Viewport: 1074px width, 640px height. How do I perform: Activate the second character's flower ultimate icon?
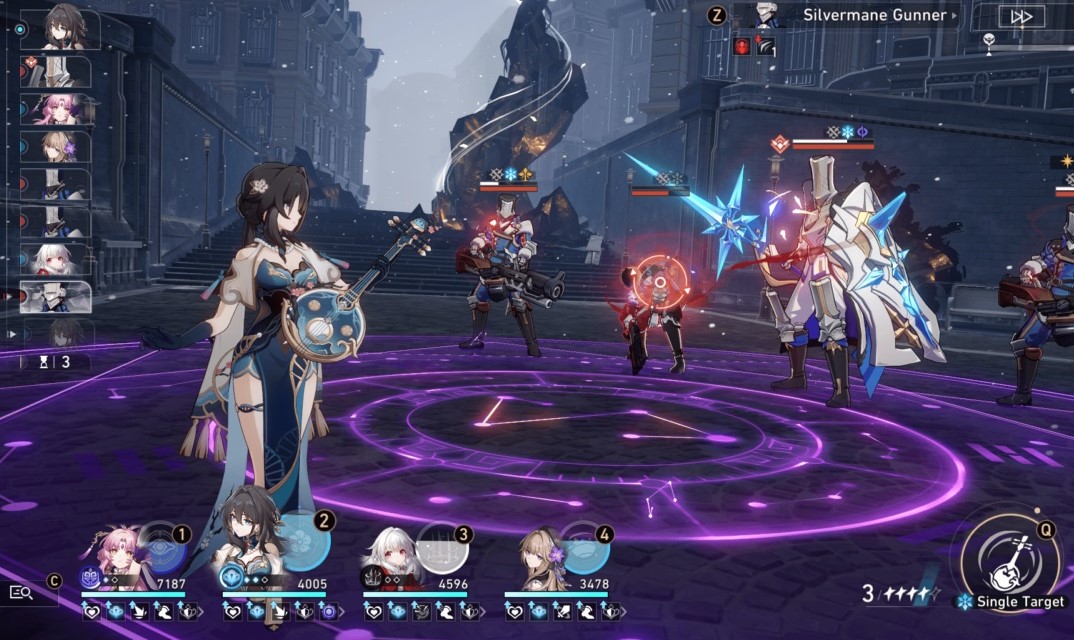(304, 545)
